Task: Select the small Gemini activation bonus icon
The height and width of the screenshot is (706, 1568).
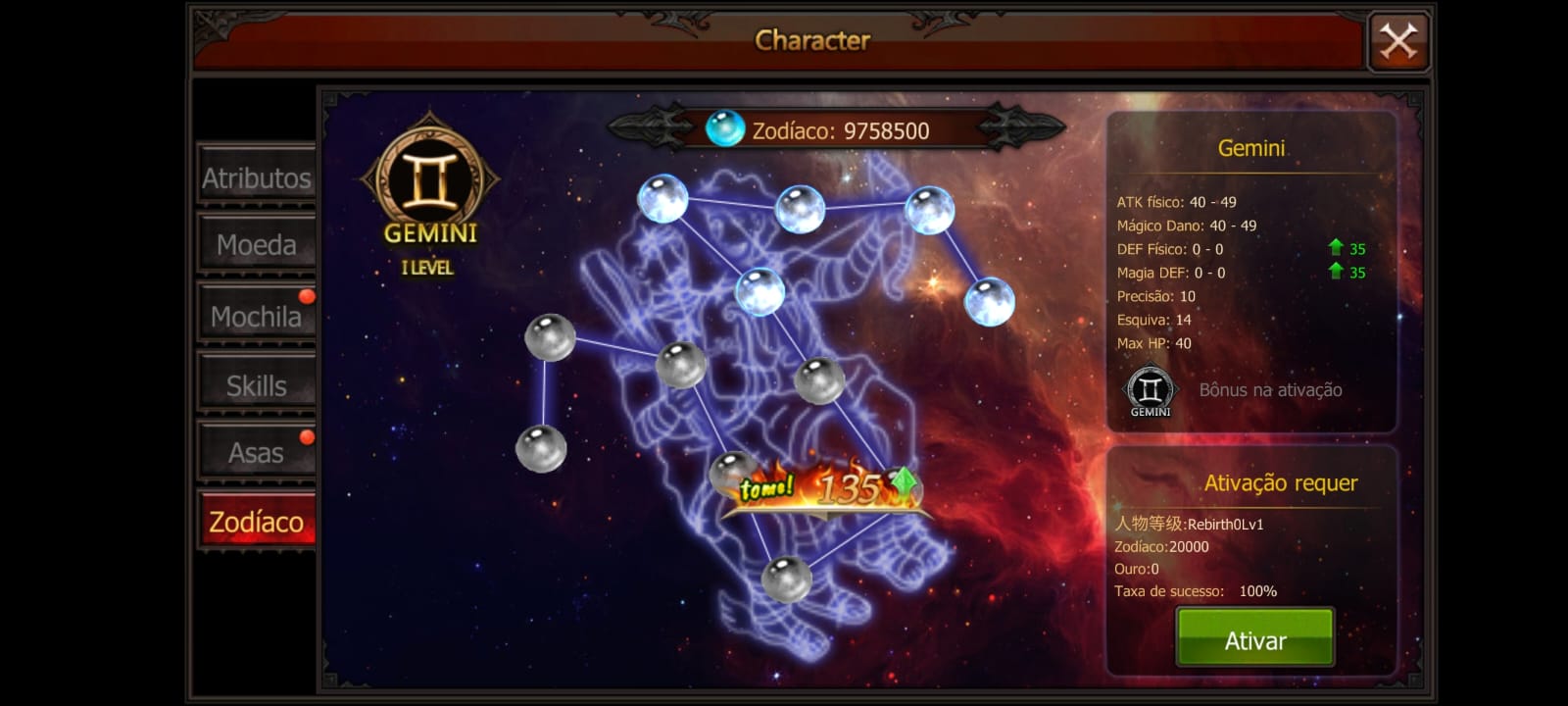Action: click(1151, 391)
